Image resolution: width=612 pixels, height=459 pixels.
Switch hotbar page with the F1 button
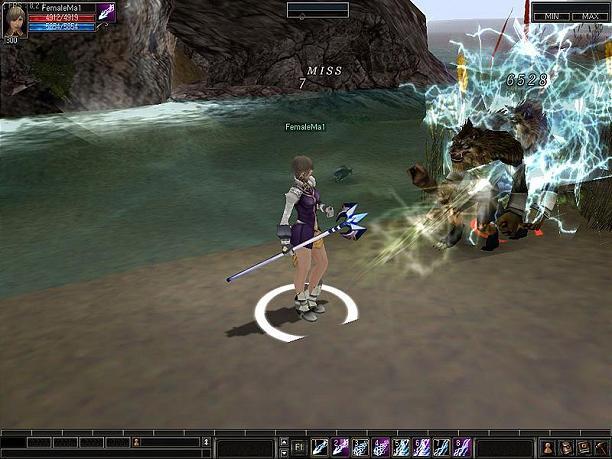[299, 446]
